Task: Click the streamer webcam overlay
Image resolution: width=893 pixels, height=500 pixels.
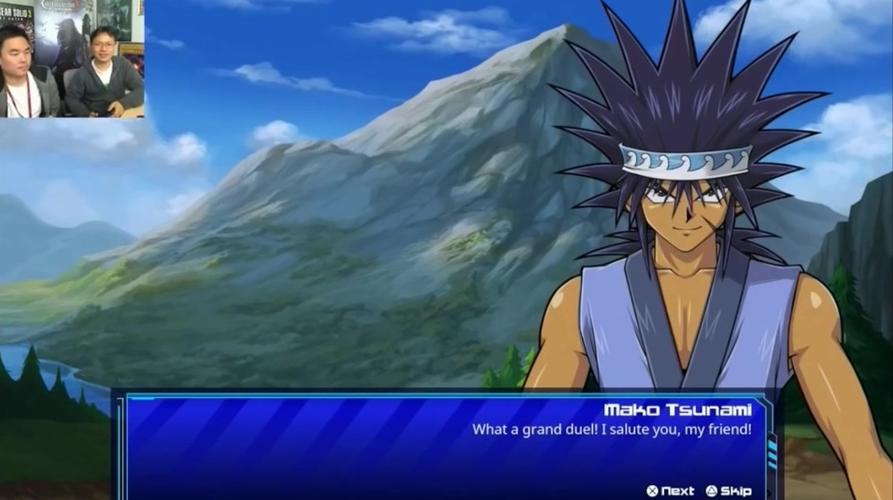Action: pyautogui.click(x=72, y=59)
